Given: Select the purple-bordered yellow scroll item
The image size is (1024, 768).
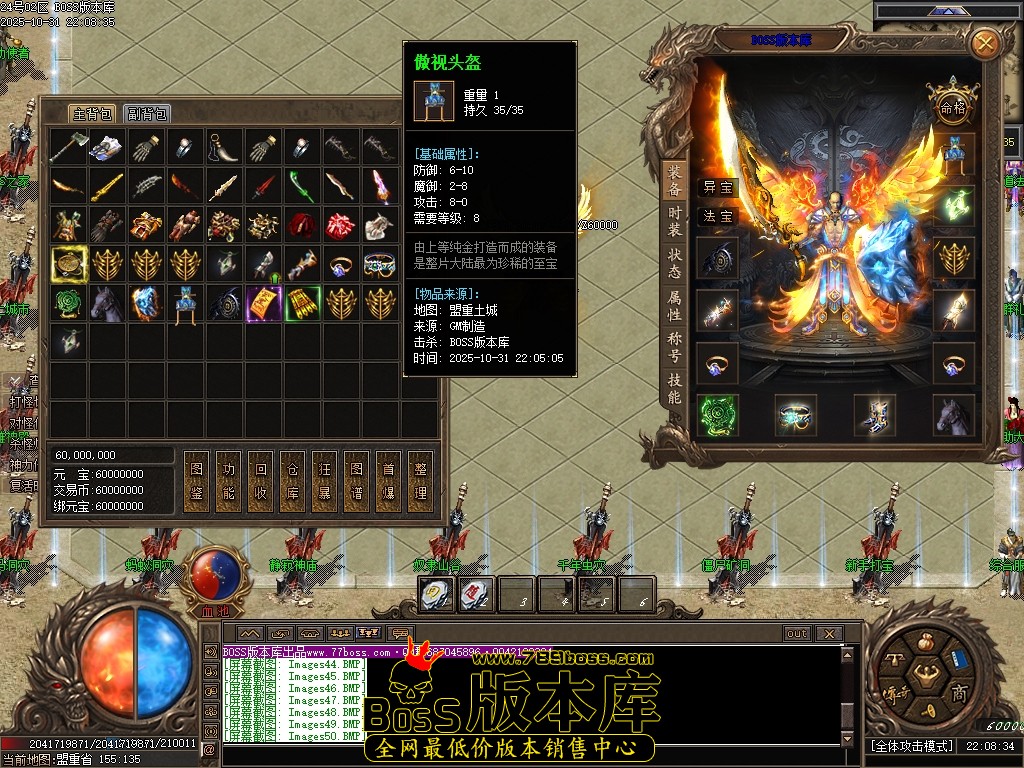Looking at the screenshot, I should 263,304.
